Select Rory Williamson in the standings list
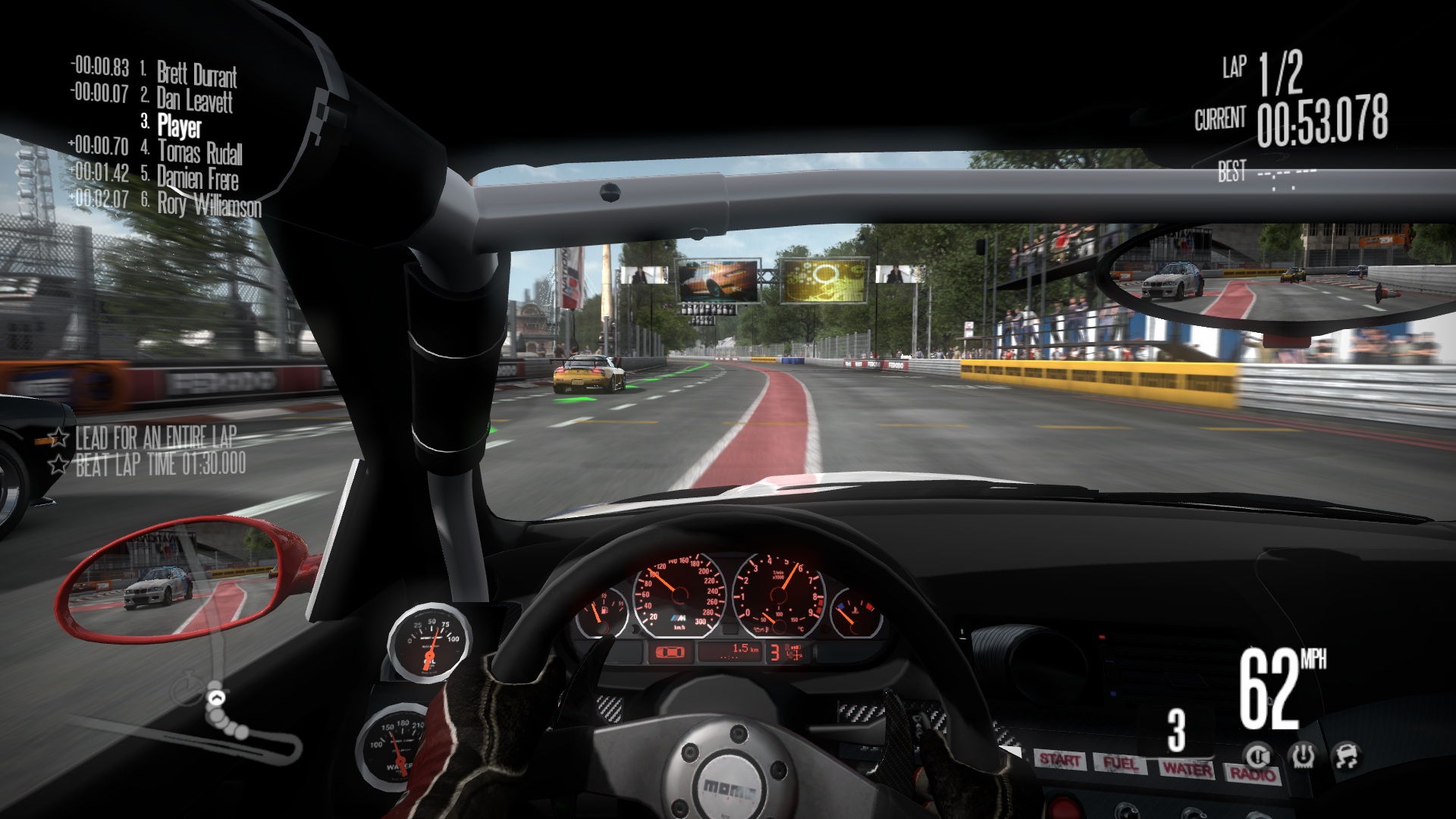This screenshot has height=819, width=1456. tap(209, 204)
